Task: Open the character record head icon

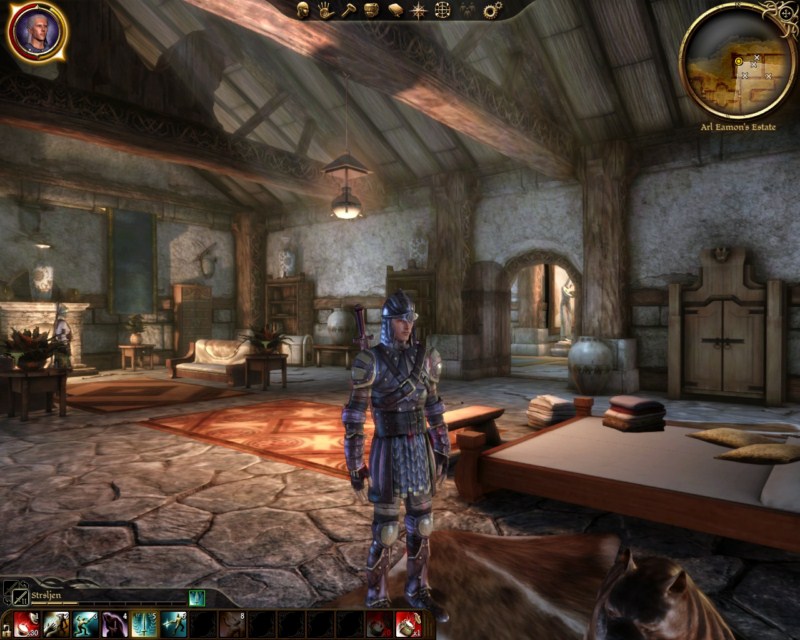Action: point(304,10)
